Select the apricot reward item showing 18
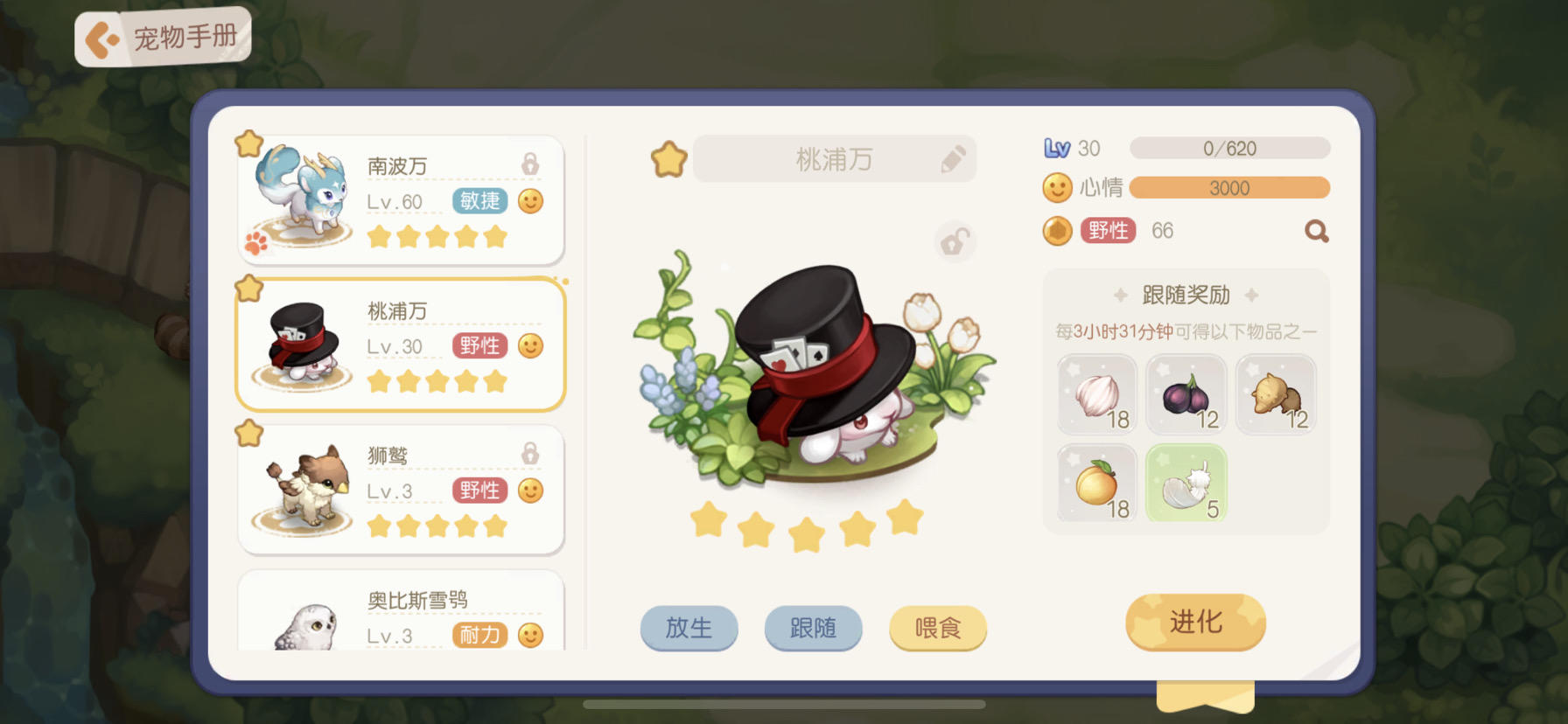The height and width of the screenshot is (724, 1568). coord(1096,483)
